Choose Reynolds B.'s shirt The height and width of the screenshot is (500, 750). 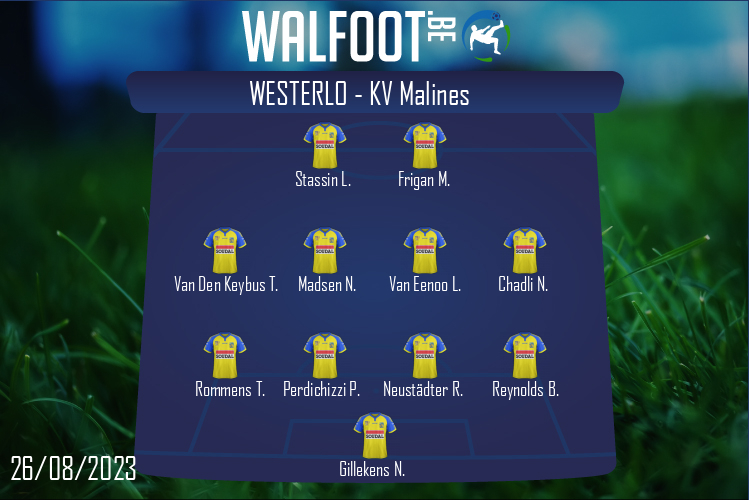[x=524, y=356]
